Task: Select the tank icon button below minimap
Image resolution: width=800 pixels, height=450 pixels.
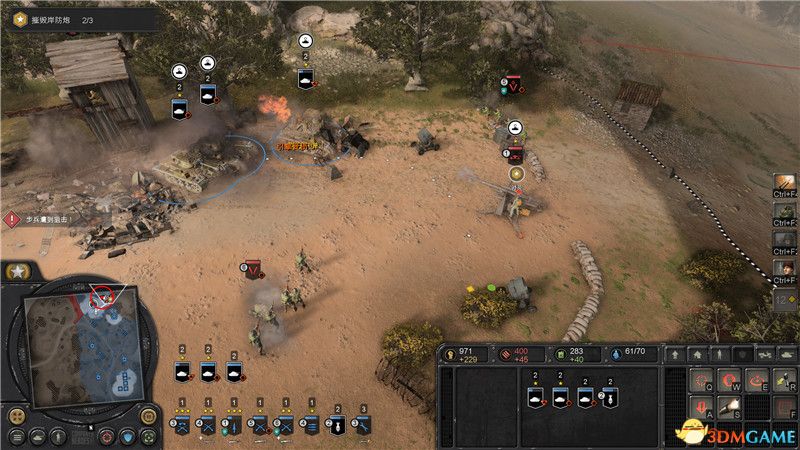Action: click(36, 437)
